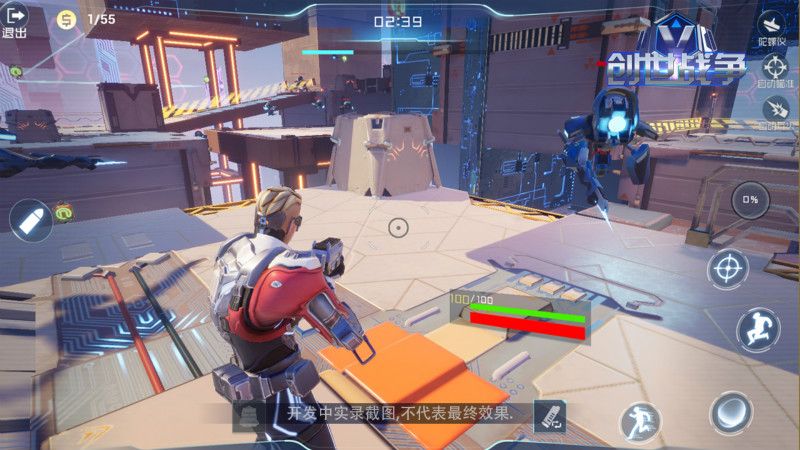Tap the crosshair aim button
The width and height of the screenshot is (800, 450).
coord(728,269)
